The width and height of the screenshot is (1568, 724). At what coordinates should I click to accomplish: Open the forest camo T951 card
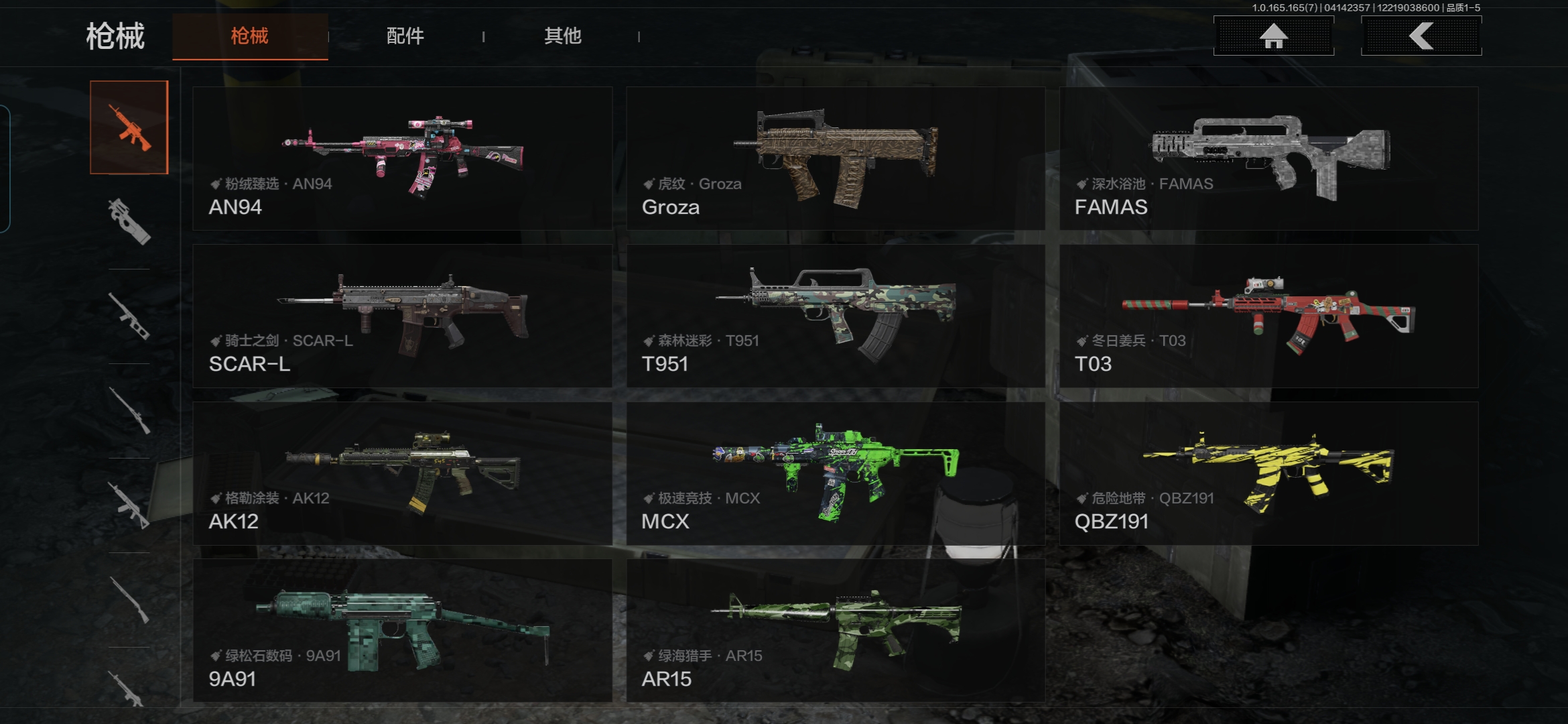click(836, 316)
